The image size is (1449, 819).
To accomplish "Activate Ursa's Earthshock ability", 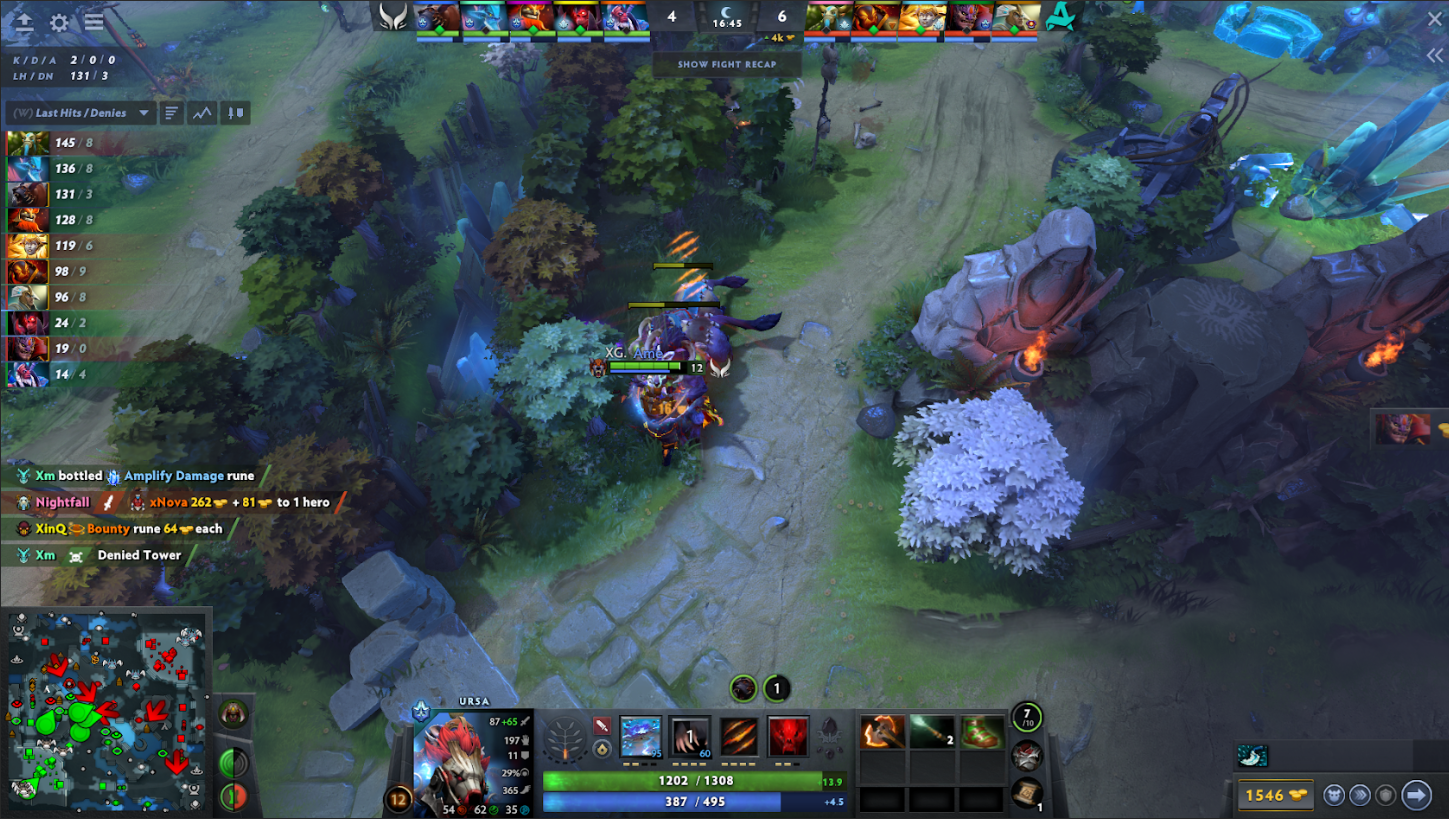I will point(641,737).
